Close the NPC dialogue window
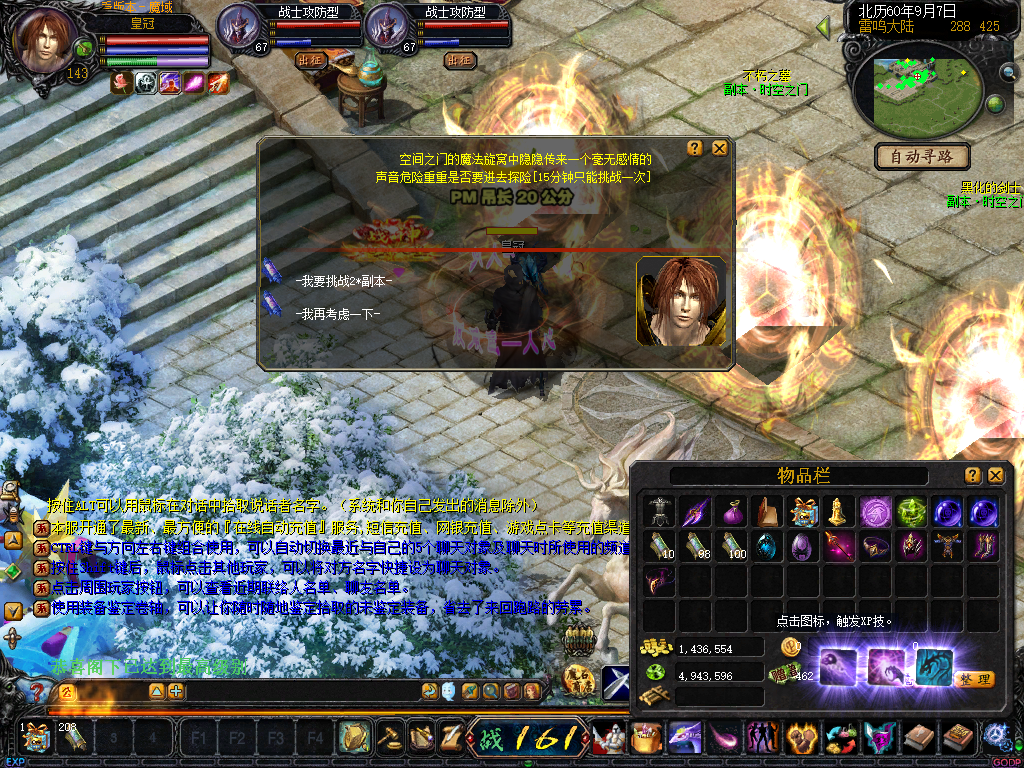This screenshot has height=768, width=1024. pos(719,148)
